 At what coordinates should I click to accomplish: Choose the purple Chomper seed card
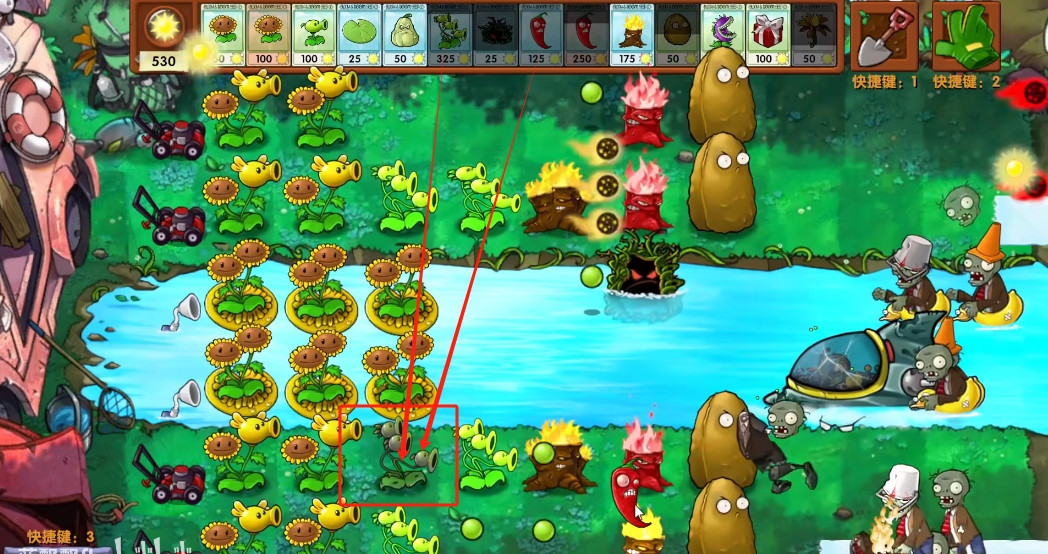coord(722,36)
